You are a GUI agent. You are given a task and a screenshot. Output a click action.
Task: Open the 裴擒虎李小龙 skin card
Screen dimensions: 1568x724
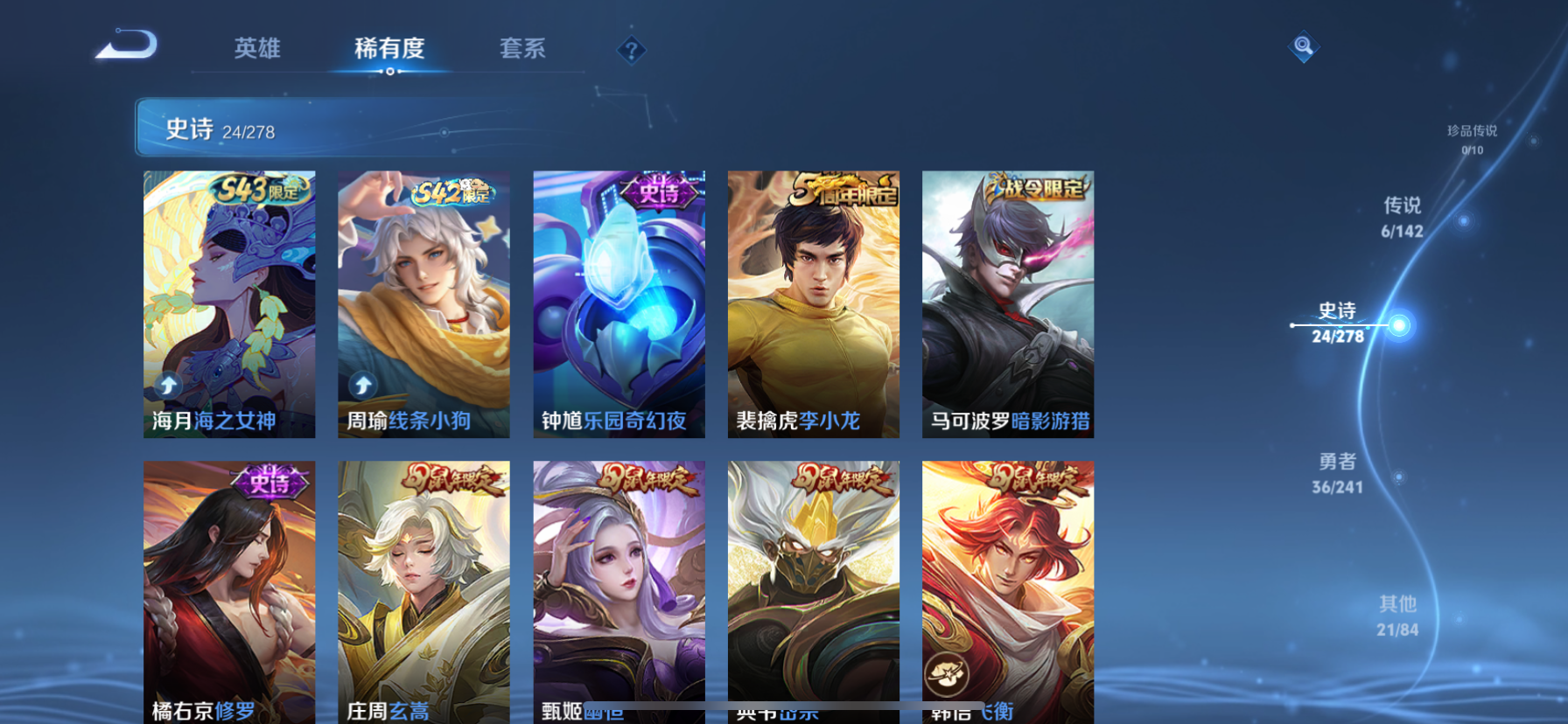click(813, 303)
